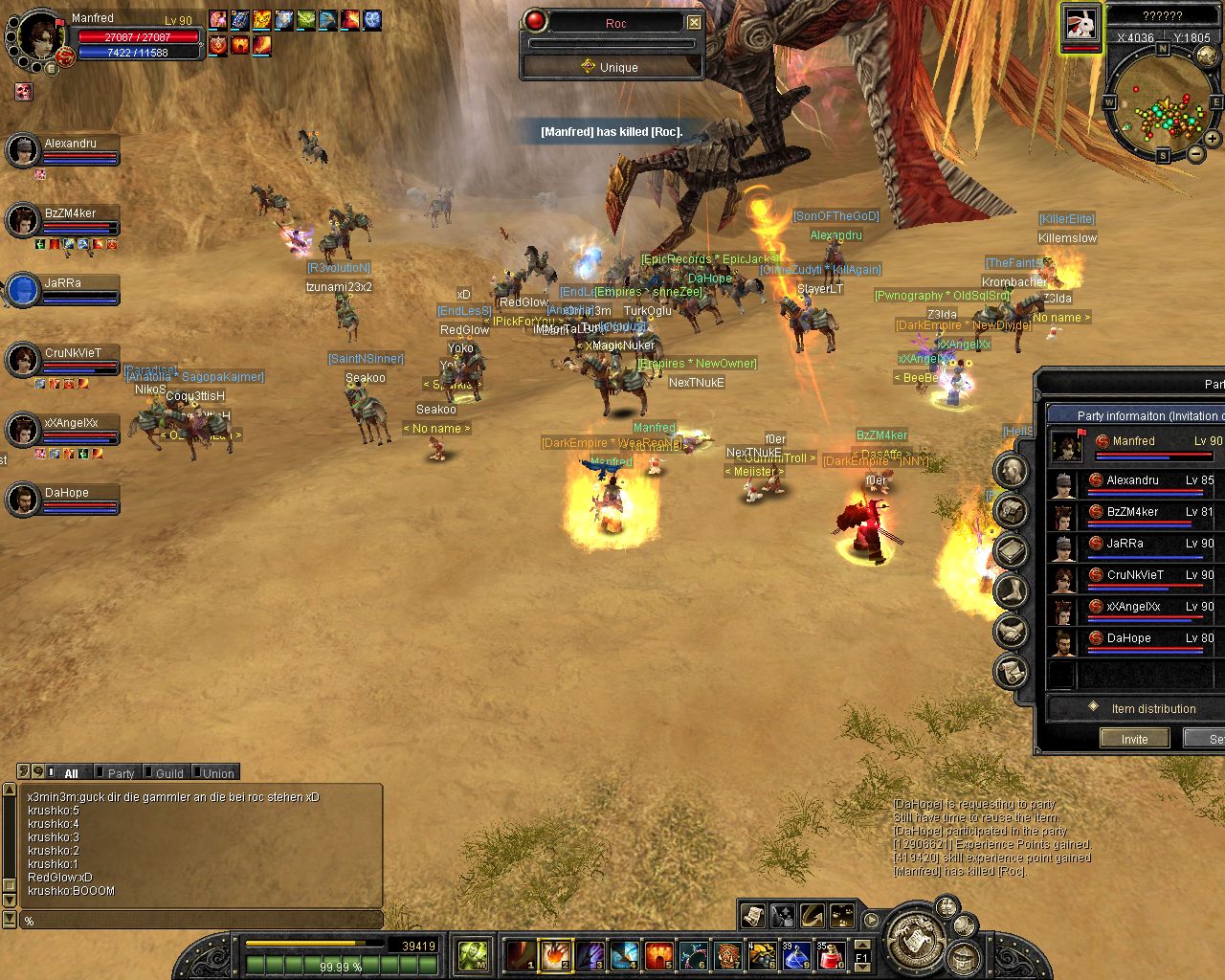Click the hotbar page up arrow above F1
This screenshot has height=980, width=1225.
click(x=862, y=944)
